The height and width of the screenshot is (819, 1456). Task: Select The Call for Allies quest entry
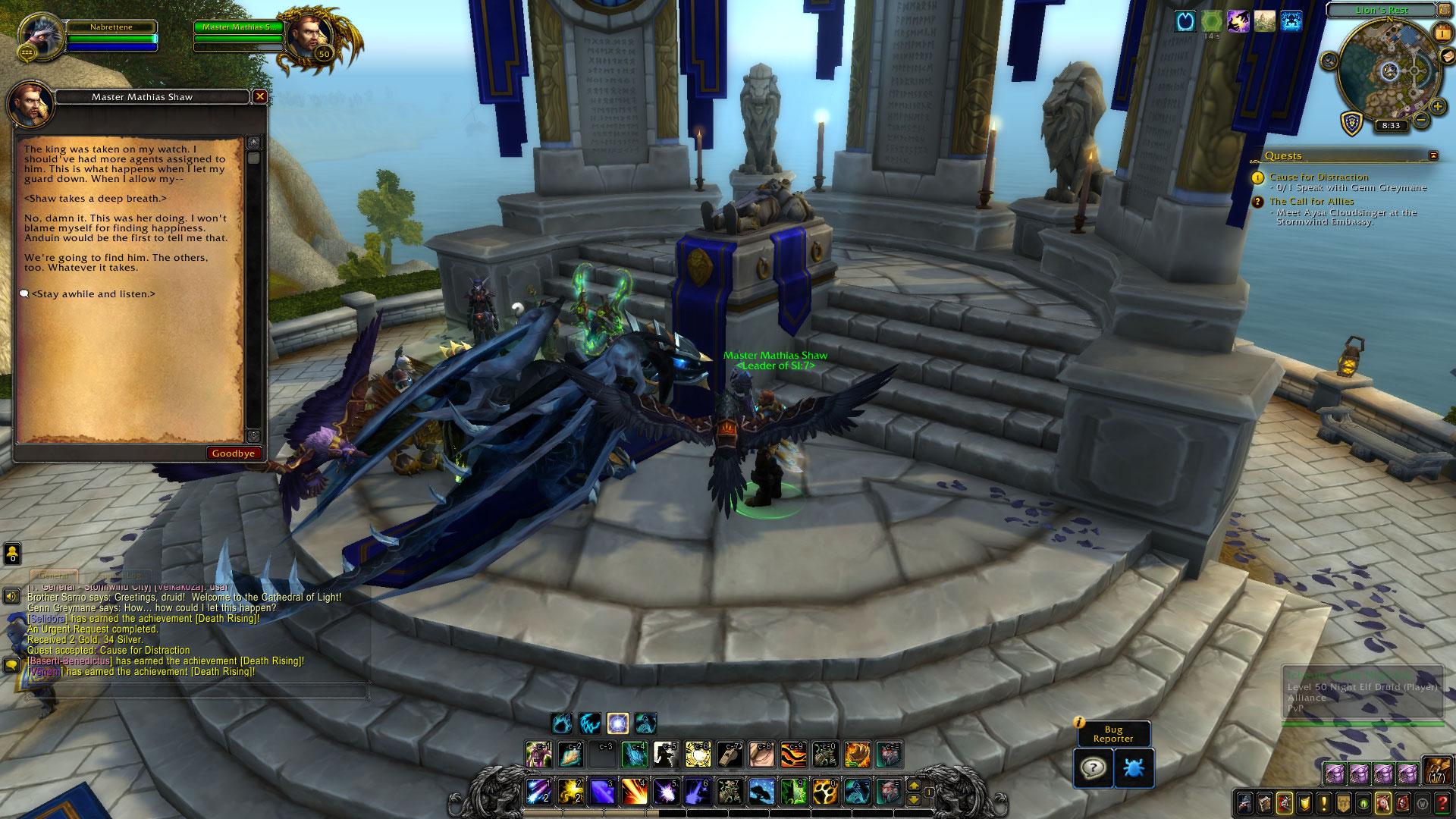(x=1311, y=201)
